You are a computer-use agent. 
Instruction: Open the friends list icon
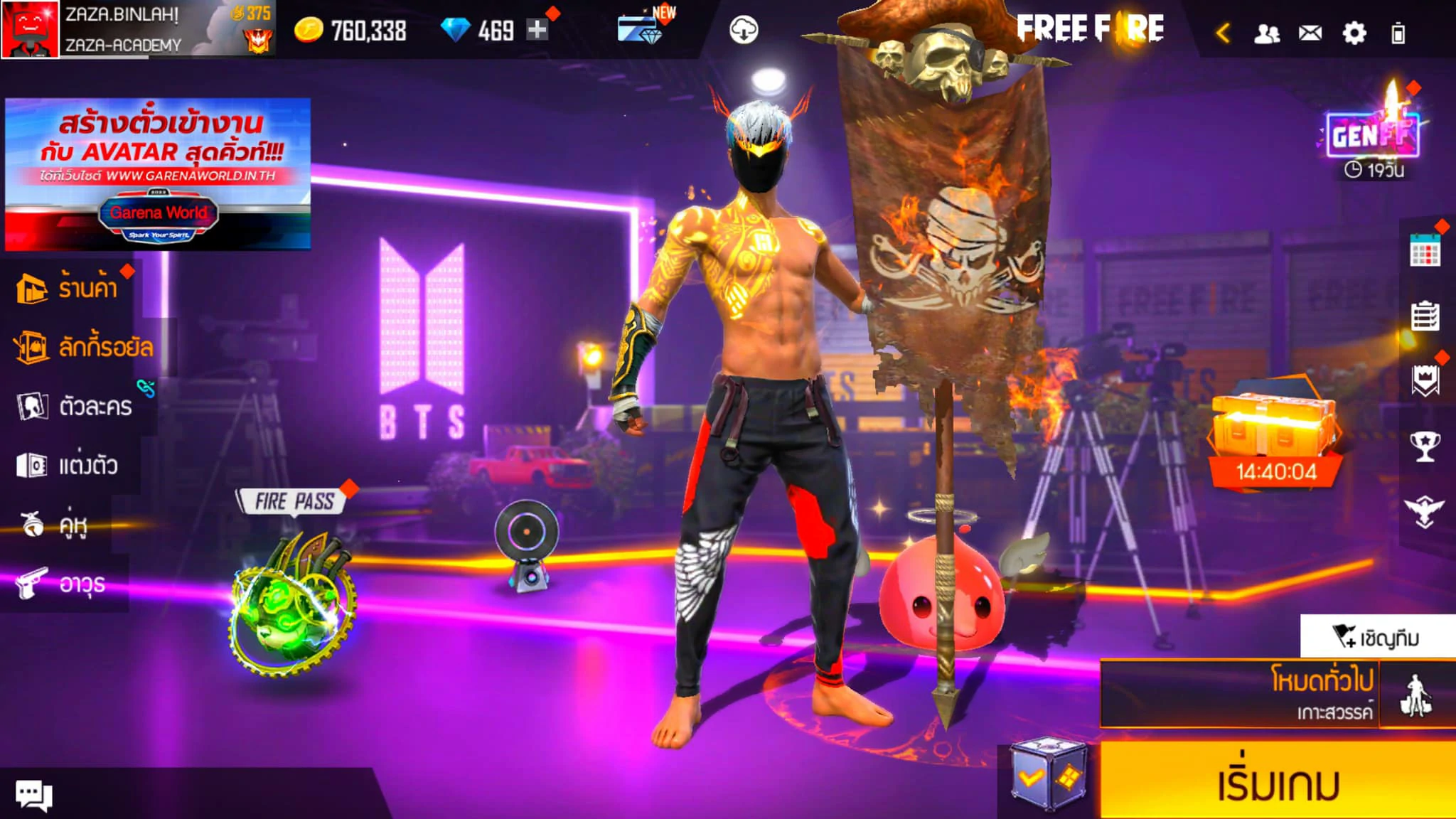click(x=1266, y=33)
